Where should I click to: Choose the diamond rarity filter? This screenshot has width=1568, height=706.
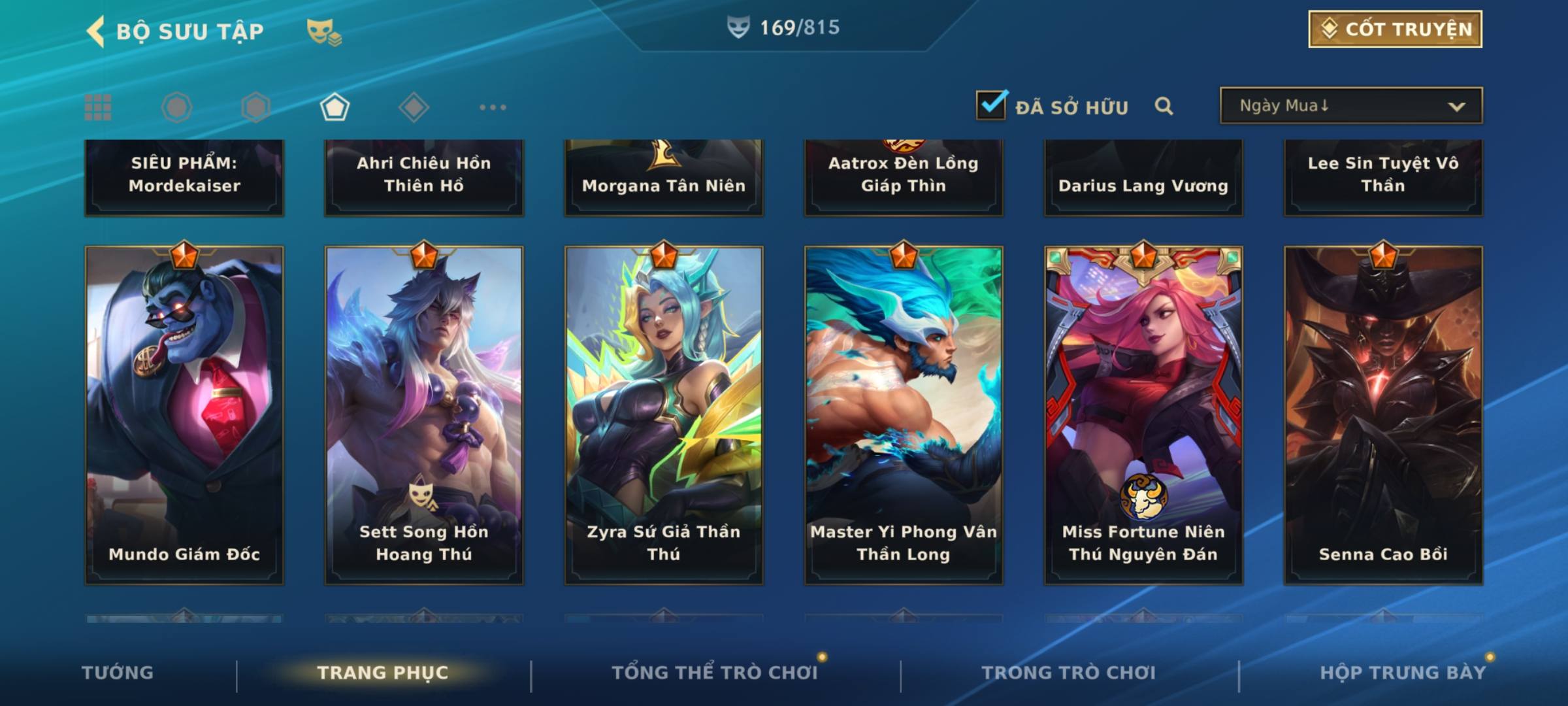414,107
